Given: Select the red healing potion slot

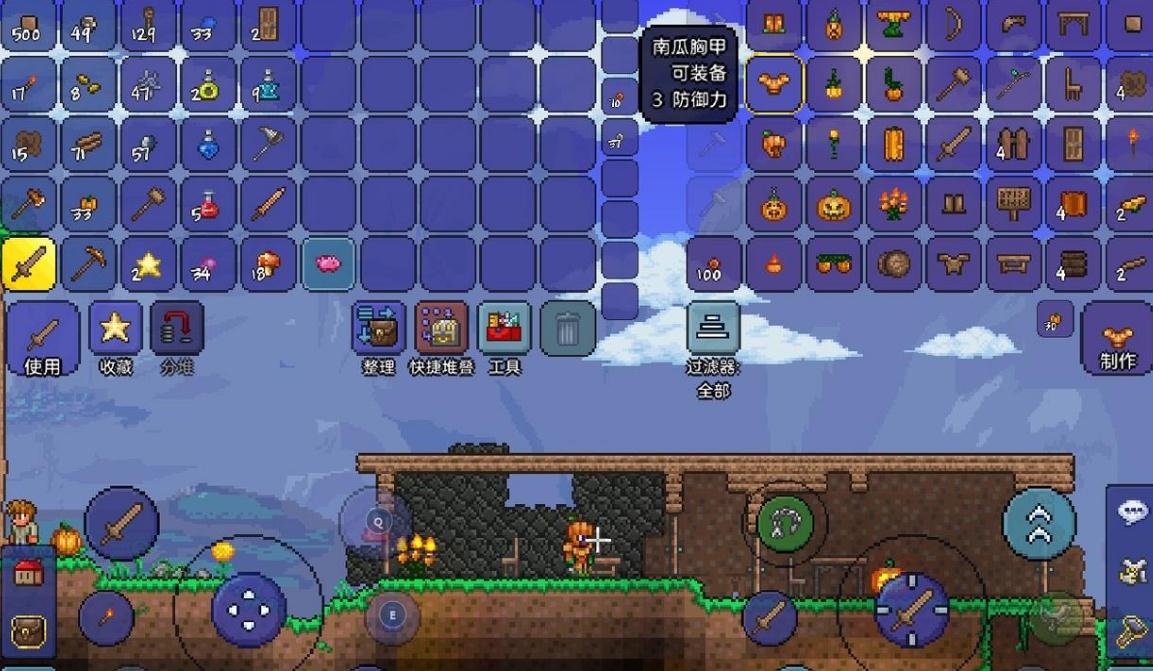Looking at the screenshot, I should [208, 204].
